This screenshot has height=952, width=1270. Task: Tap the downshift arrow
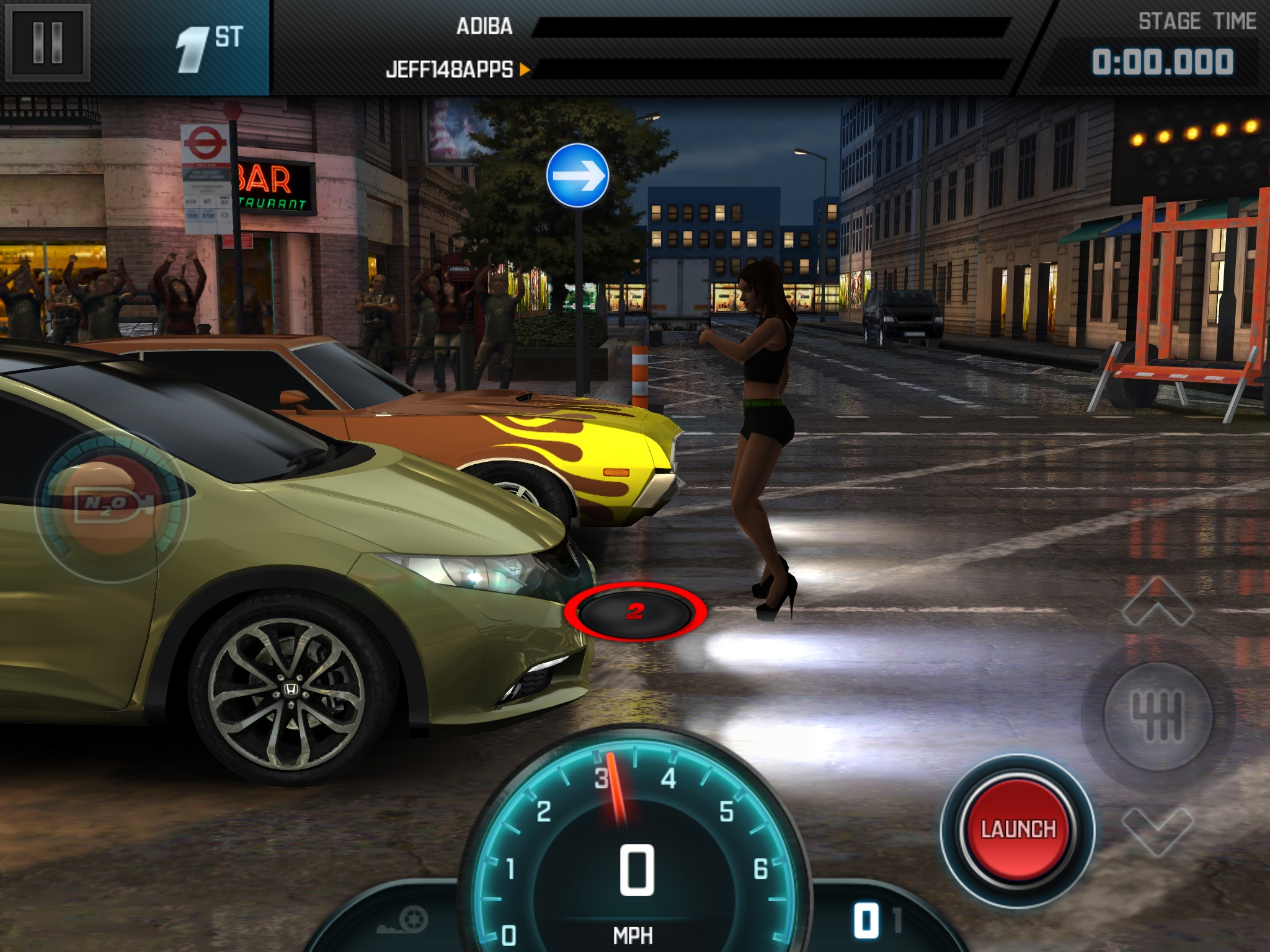click(x=1157, y=831)
